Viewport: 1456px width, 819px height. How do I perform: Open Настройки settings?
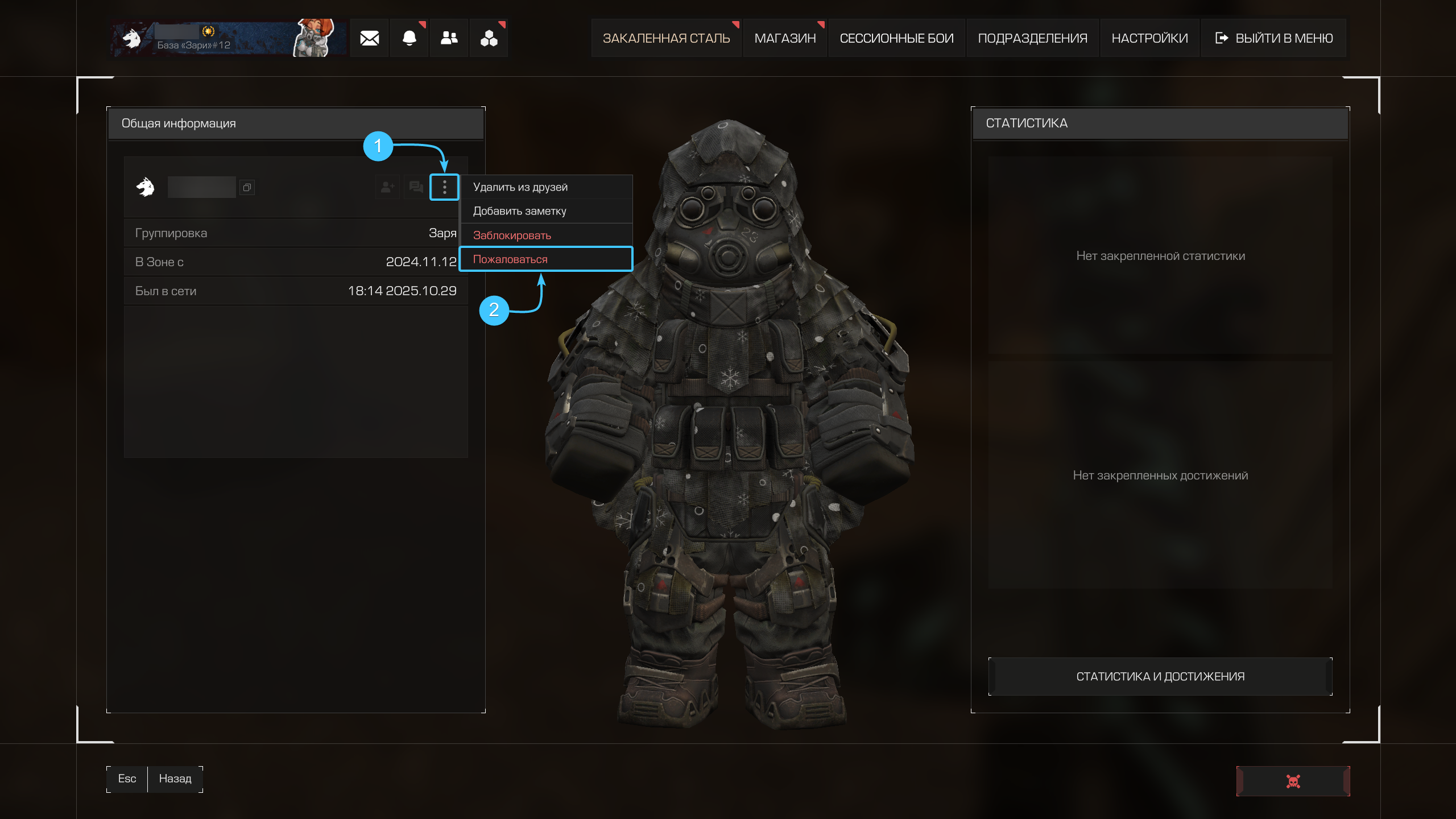pyautogui.click(x=1149, y=38)
